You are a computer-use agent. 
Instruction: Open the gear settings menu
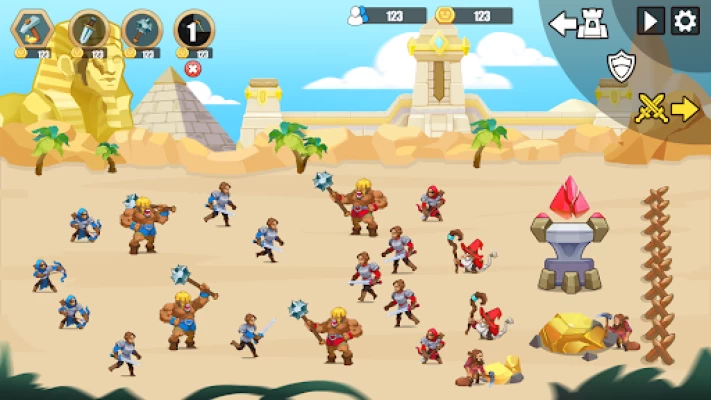pos(685,21)
